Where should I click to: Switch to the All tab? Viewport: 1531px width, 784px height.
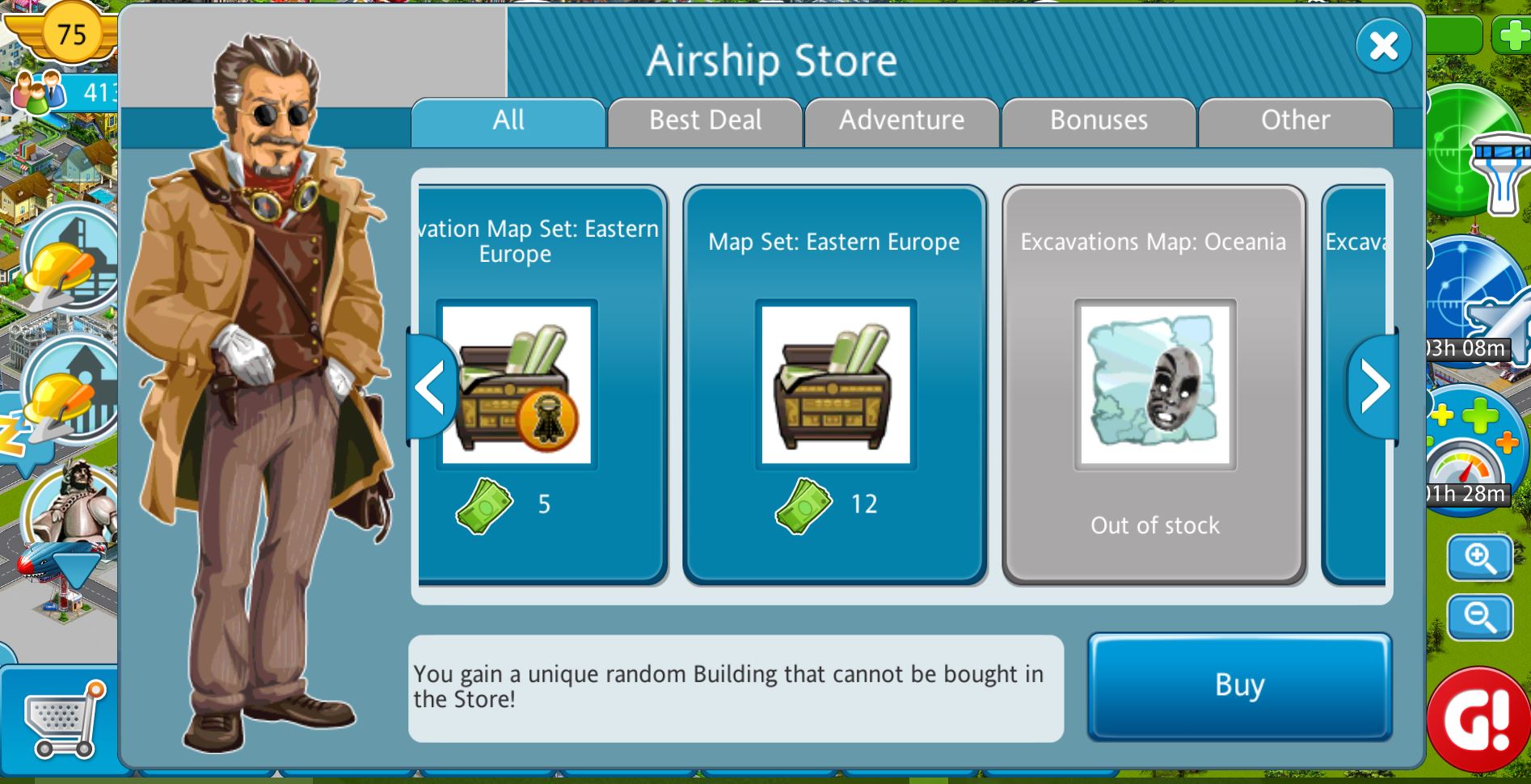pyautogui.click(x=508, y=121)
